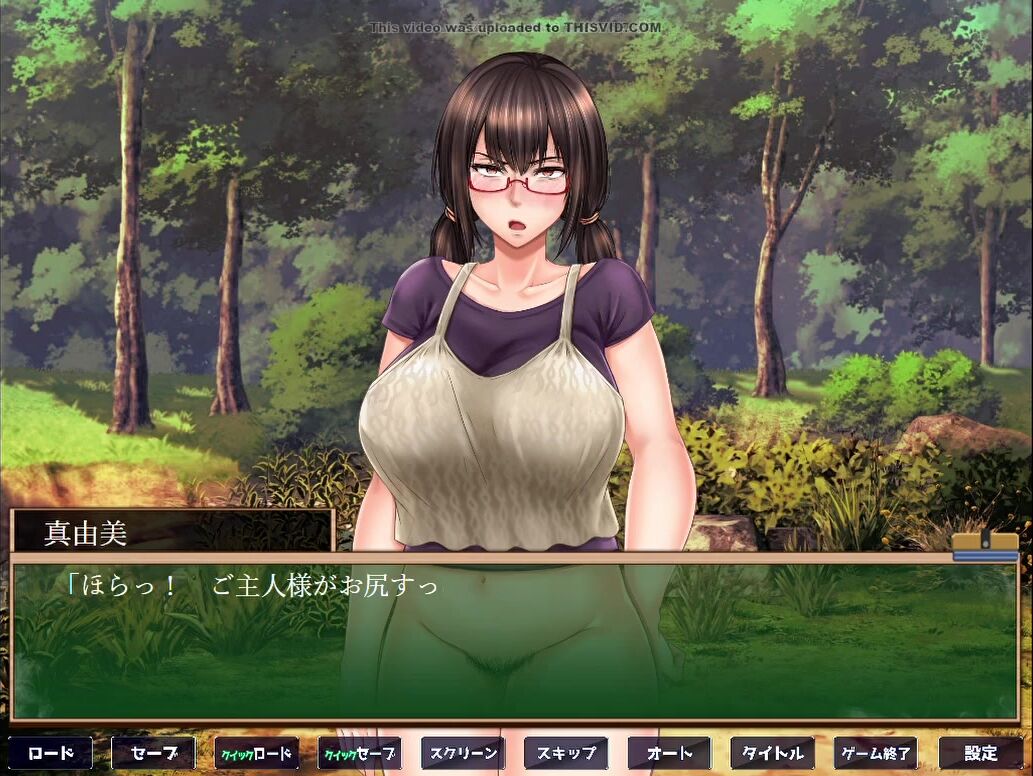
Task: Enable オート (Auto) text advance
Action: [x=669, y=753]
